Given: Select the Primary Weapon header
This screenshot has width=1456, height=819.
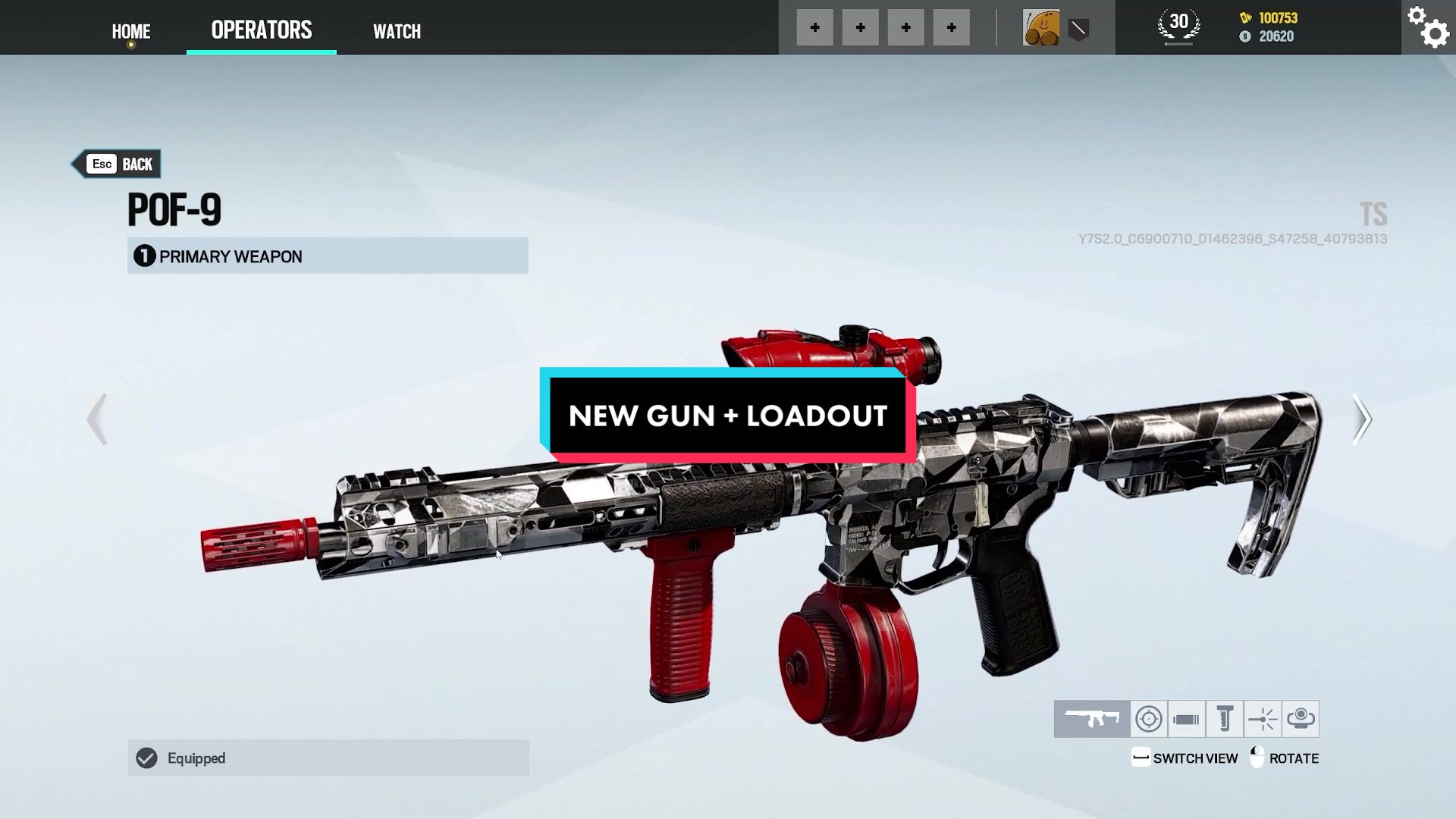Looking at the screenshot, I should click(x=328, y=256).
